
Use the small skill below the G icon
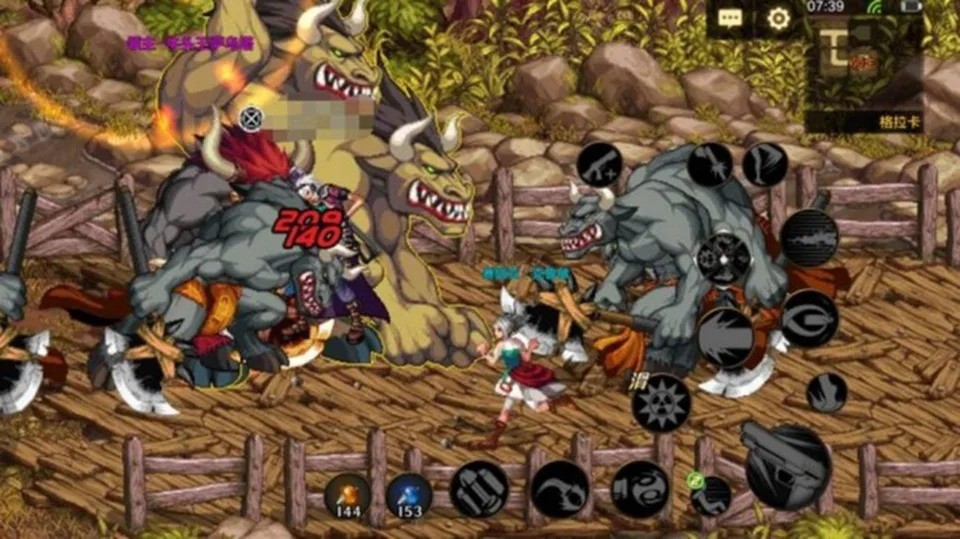tap(826, 392)
